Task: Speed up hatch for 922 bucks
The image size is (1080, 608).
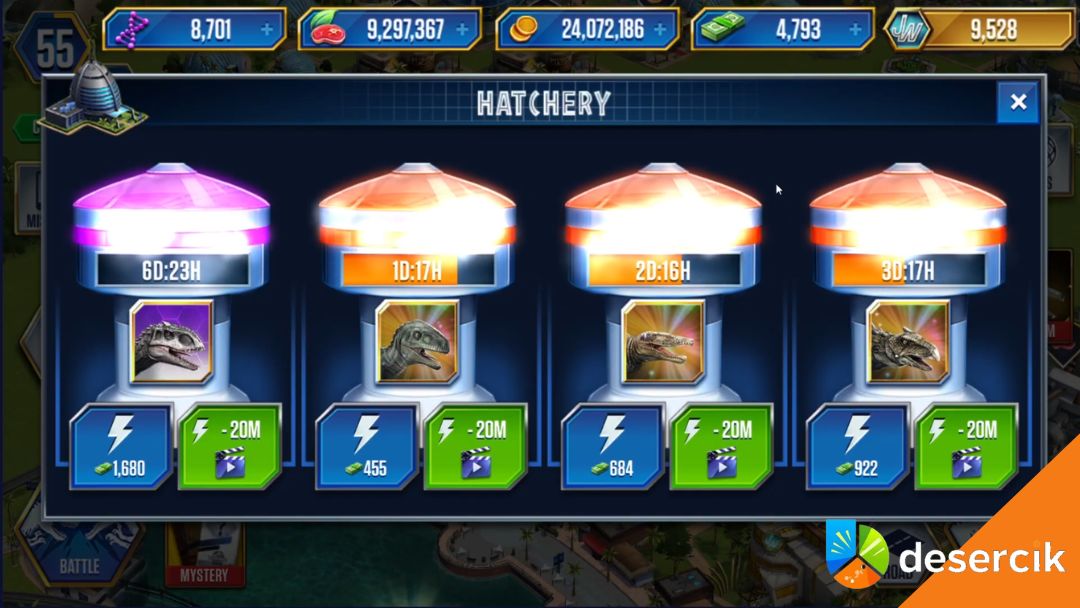Action: click(857, 446)
